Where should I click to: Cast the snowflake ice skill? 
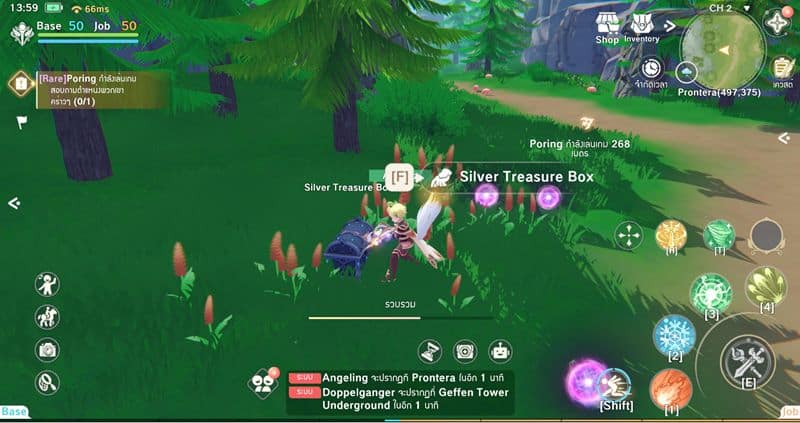pos(674,336)
